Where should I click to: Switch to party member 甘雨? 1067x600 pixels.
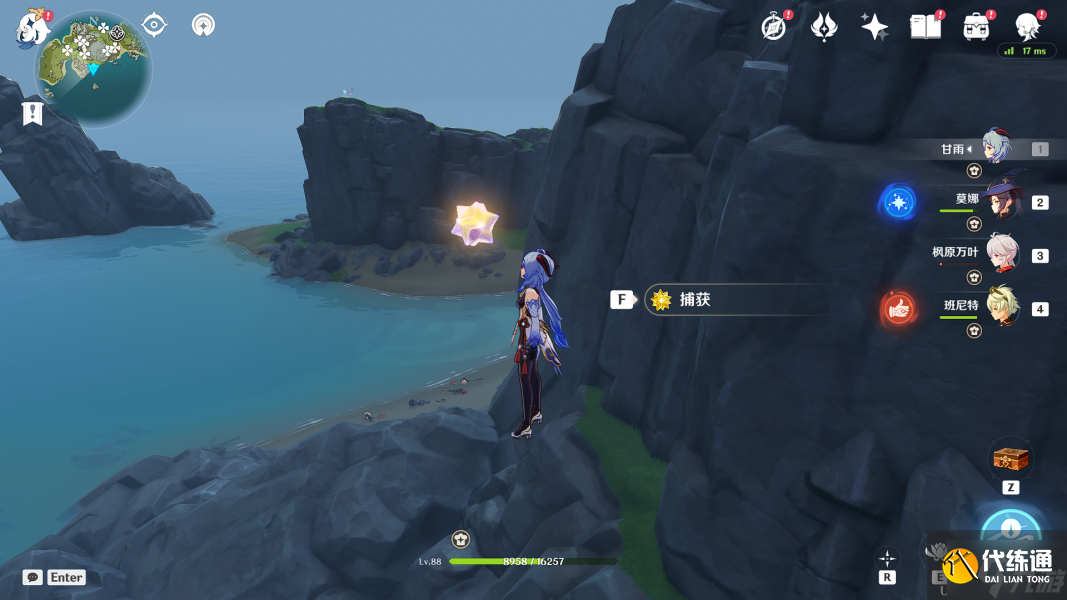pos(997,148)
